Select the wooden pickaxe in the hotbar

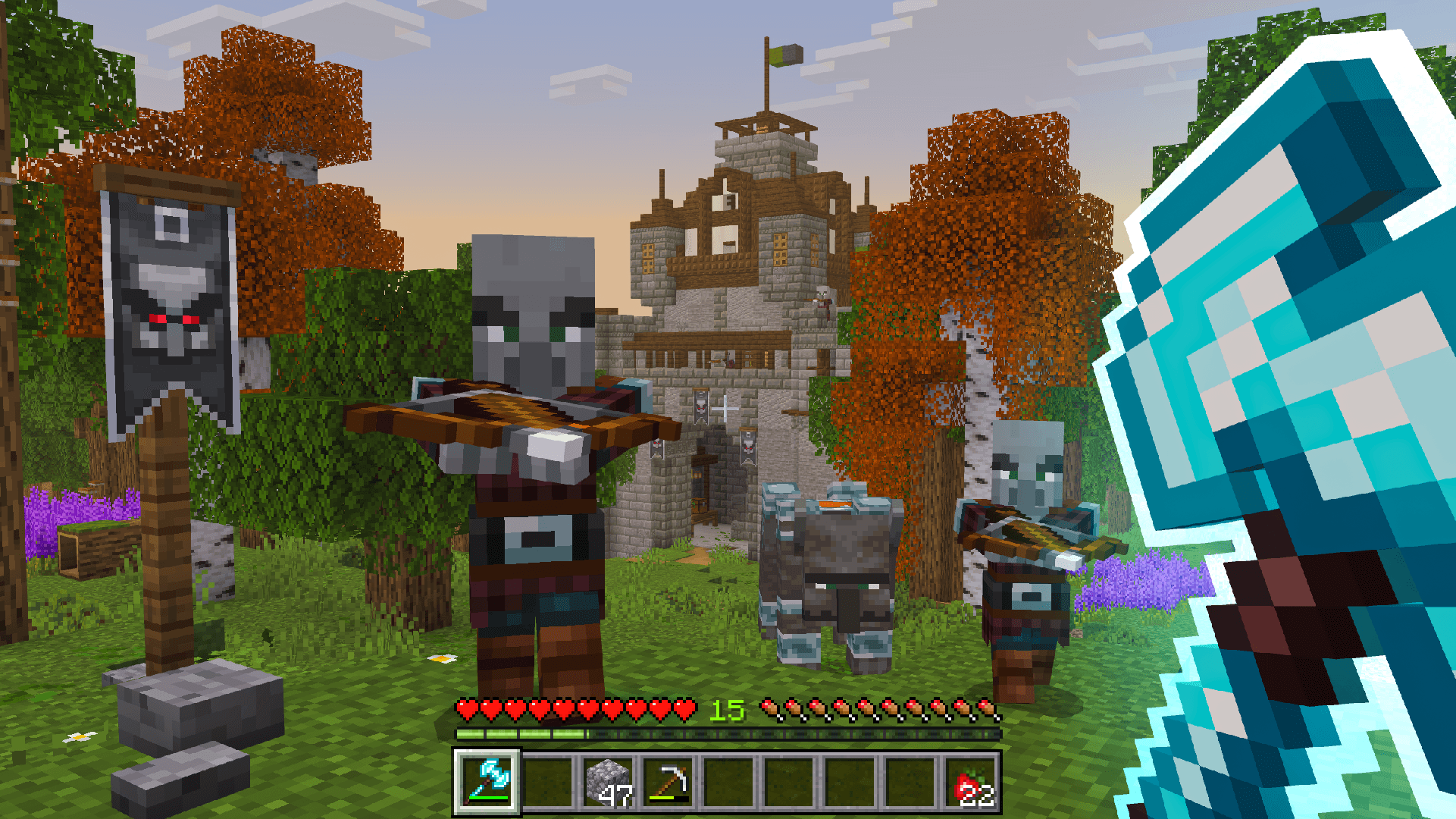pos(670,780)
